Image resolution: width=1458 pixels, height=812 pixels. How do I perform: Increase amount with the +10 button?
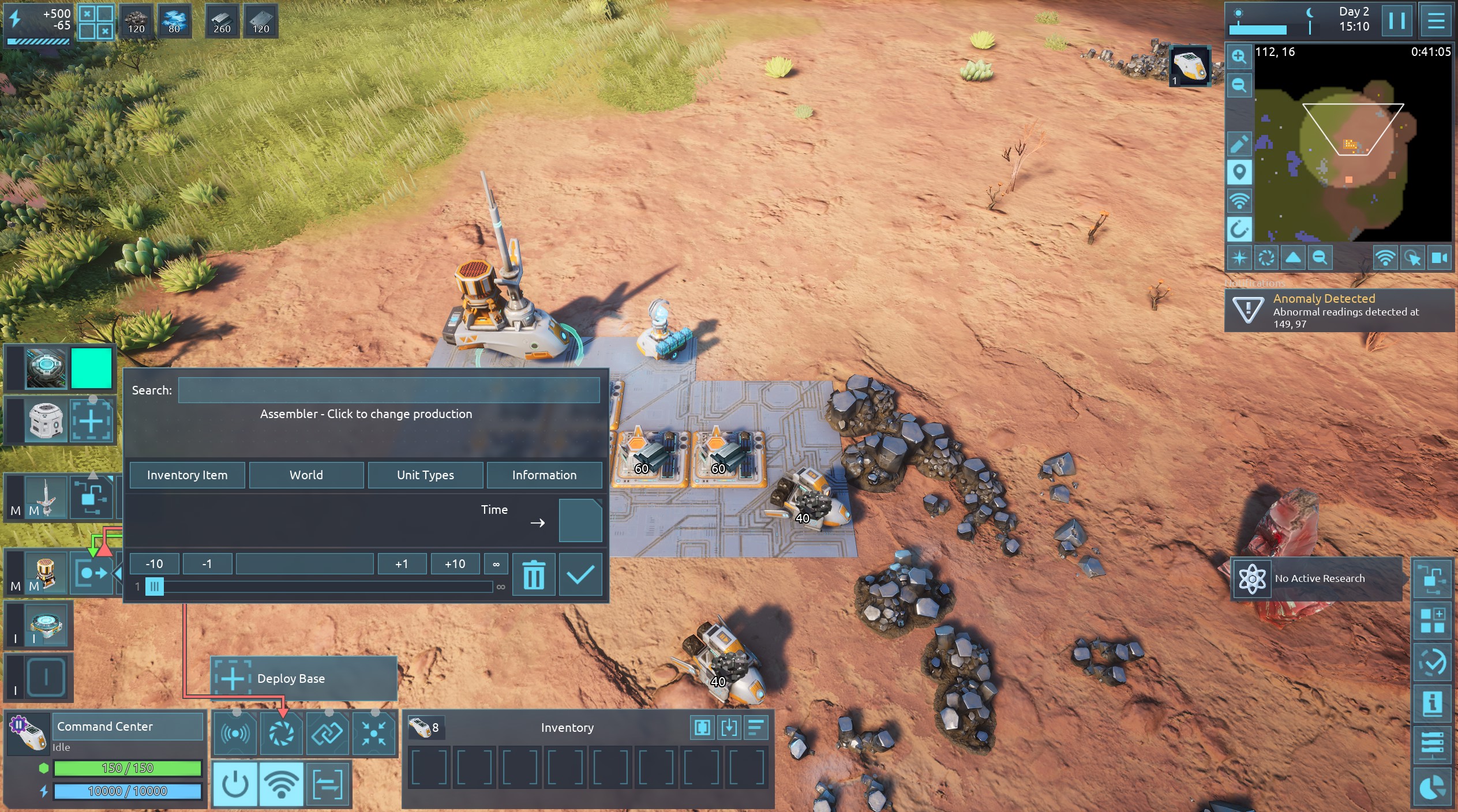point(455,563)
